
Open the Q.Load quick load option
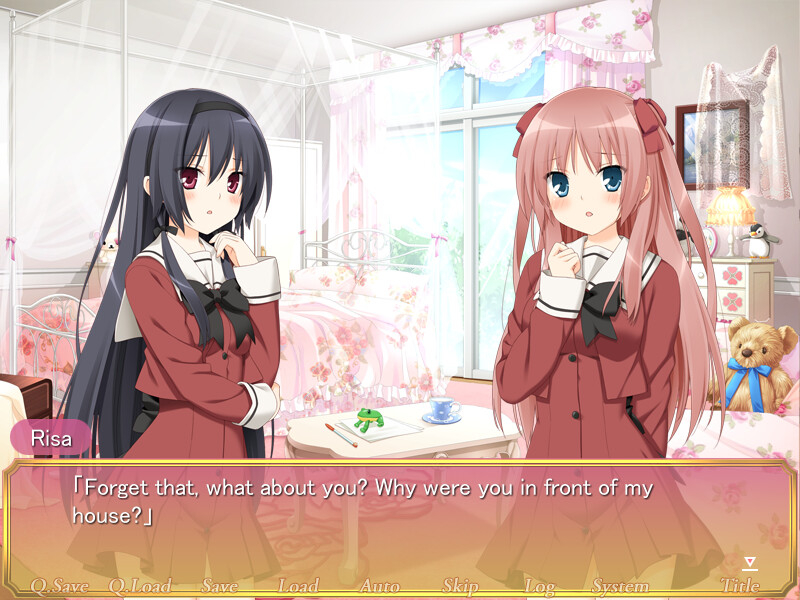point(140,586)
